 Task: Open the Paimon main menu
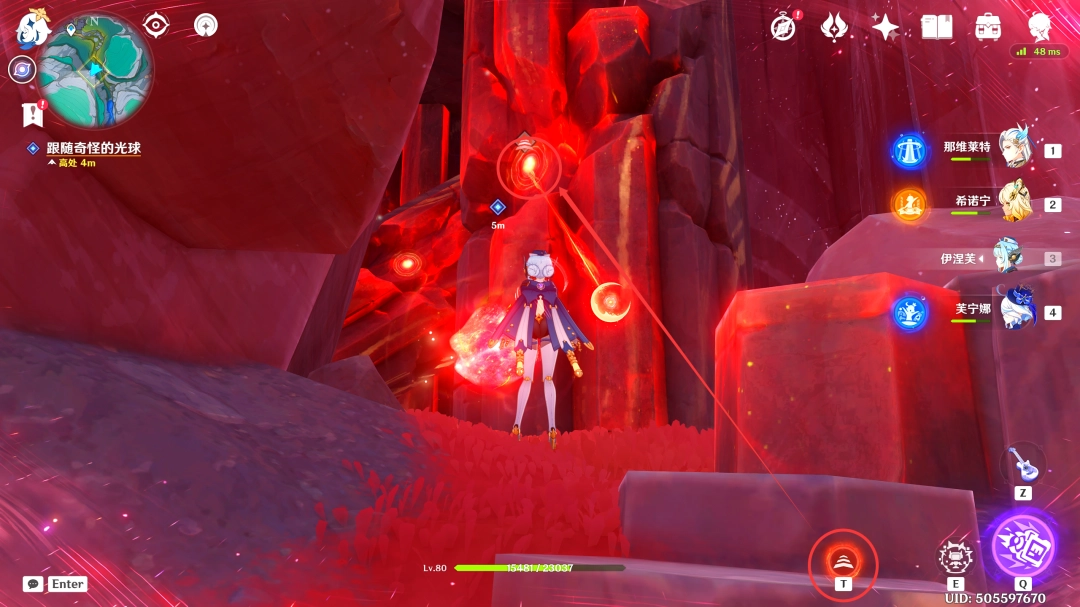pos(32,28)
